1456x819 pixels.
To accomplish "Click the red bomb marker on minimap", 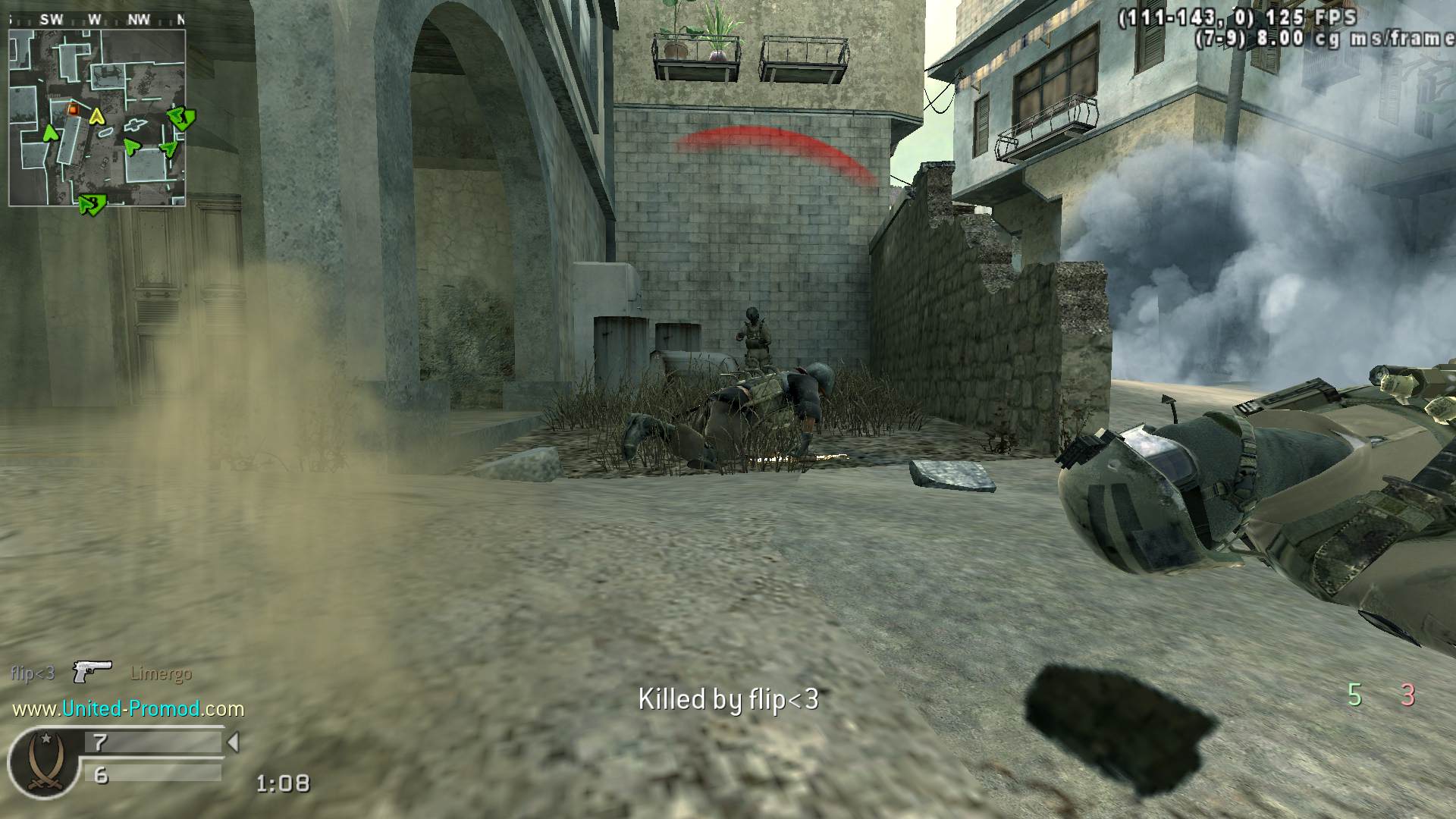I will click(73, 109).
